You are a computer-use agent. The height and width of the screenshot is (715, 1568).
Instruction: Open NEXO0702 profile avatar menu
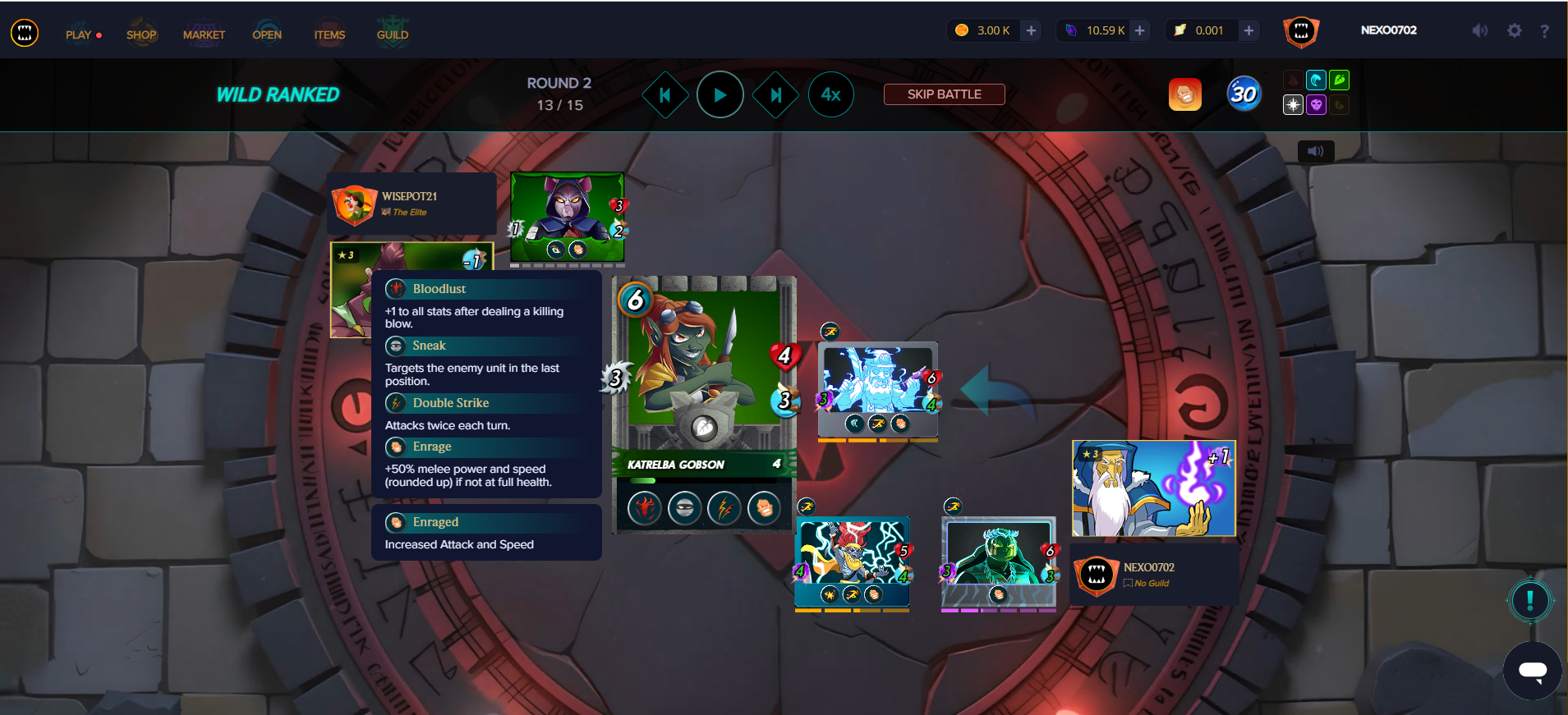(x=1300, y=31)
